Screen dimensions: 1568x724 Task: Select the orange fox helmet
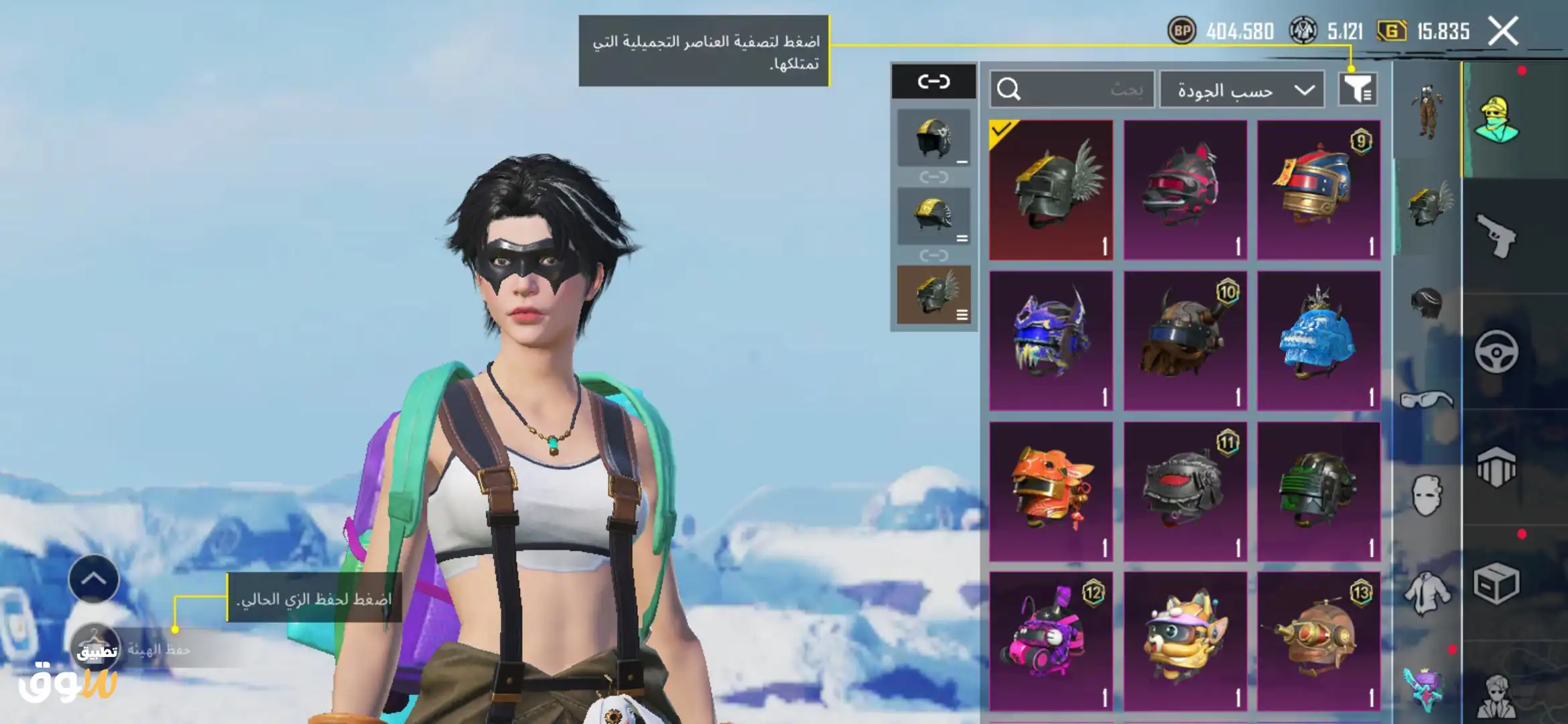pos(1051,491)
